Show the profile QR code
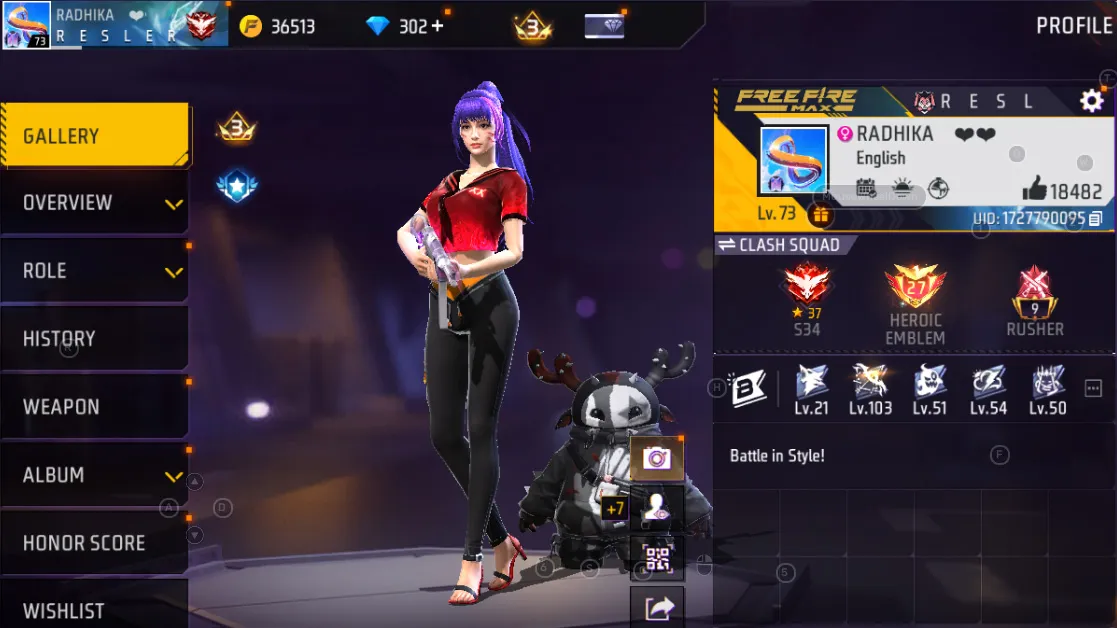 657,560
